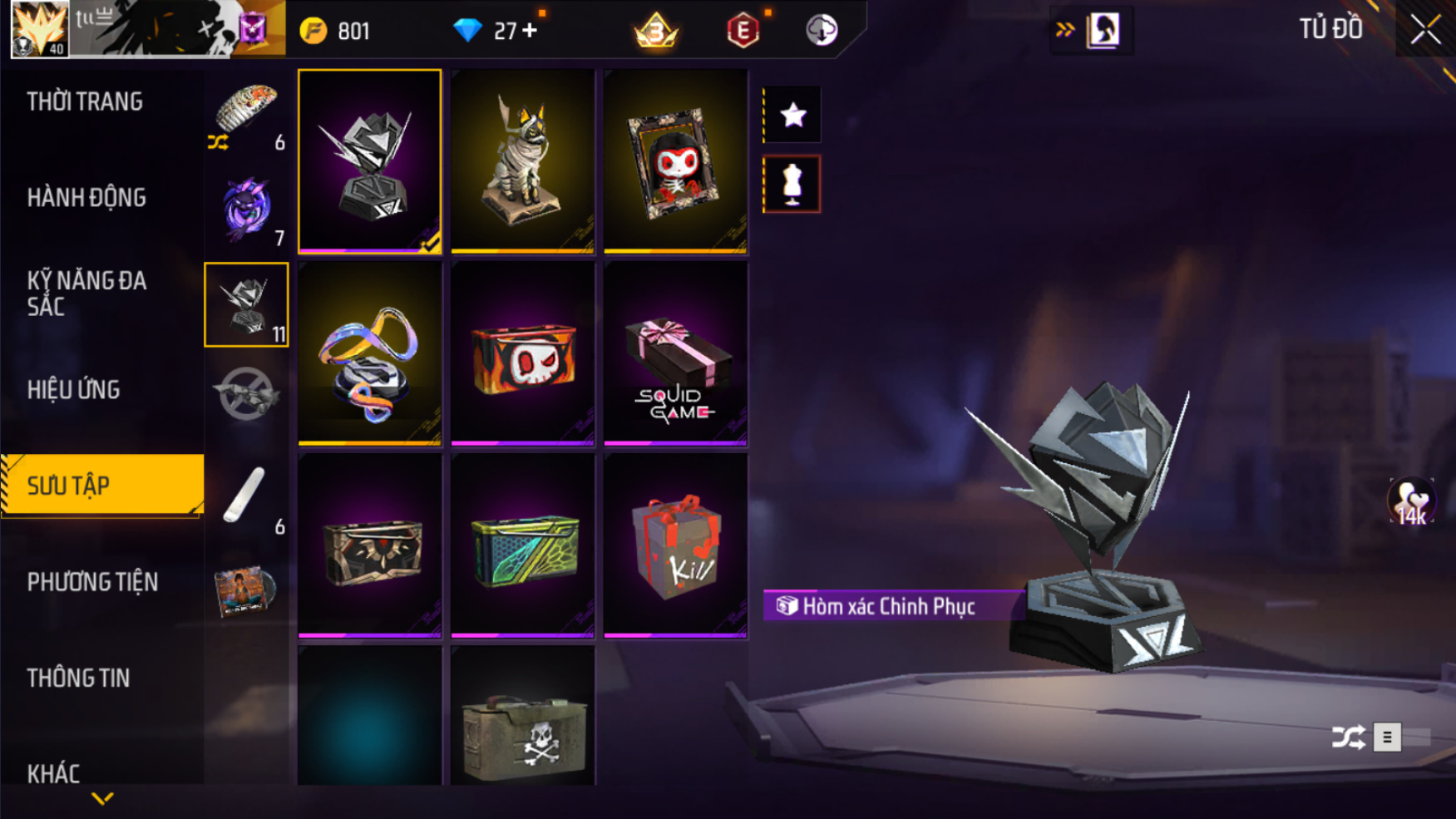
Task: Show favorites with the star filter
Action: pyautogui.click(x=792, y=115)
